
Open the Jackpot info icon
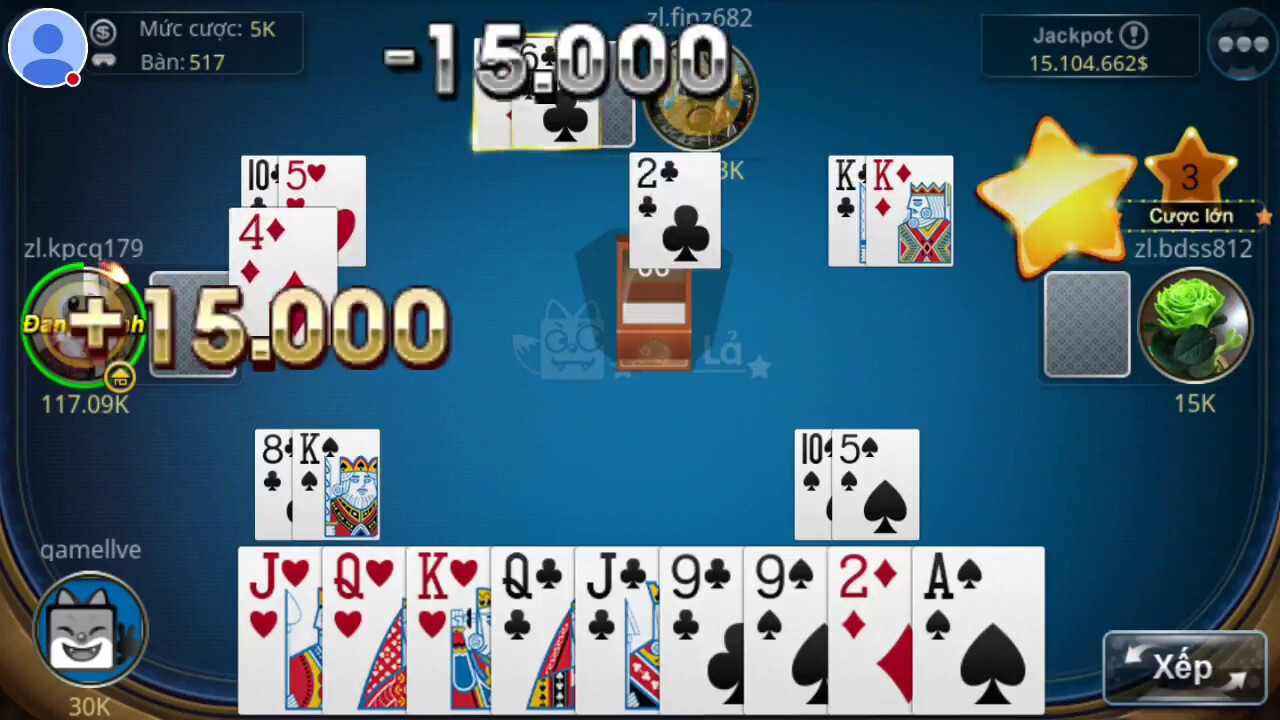1135,35
